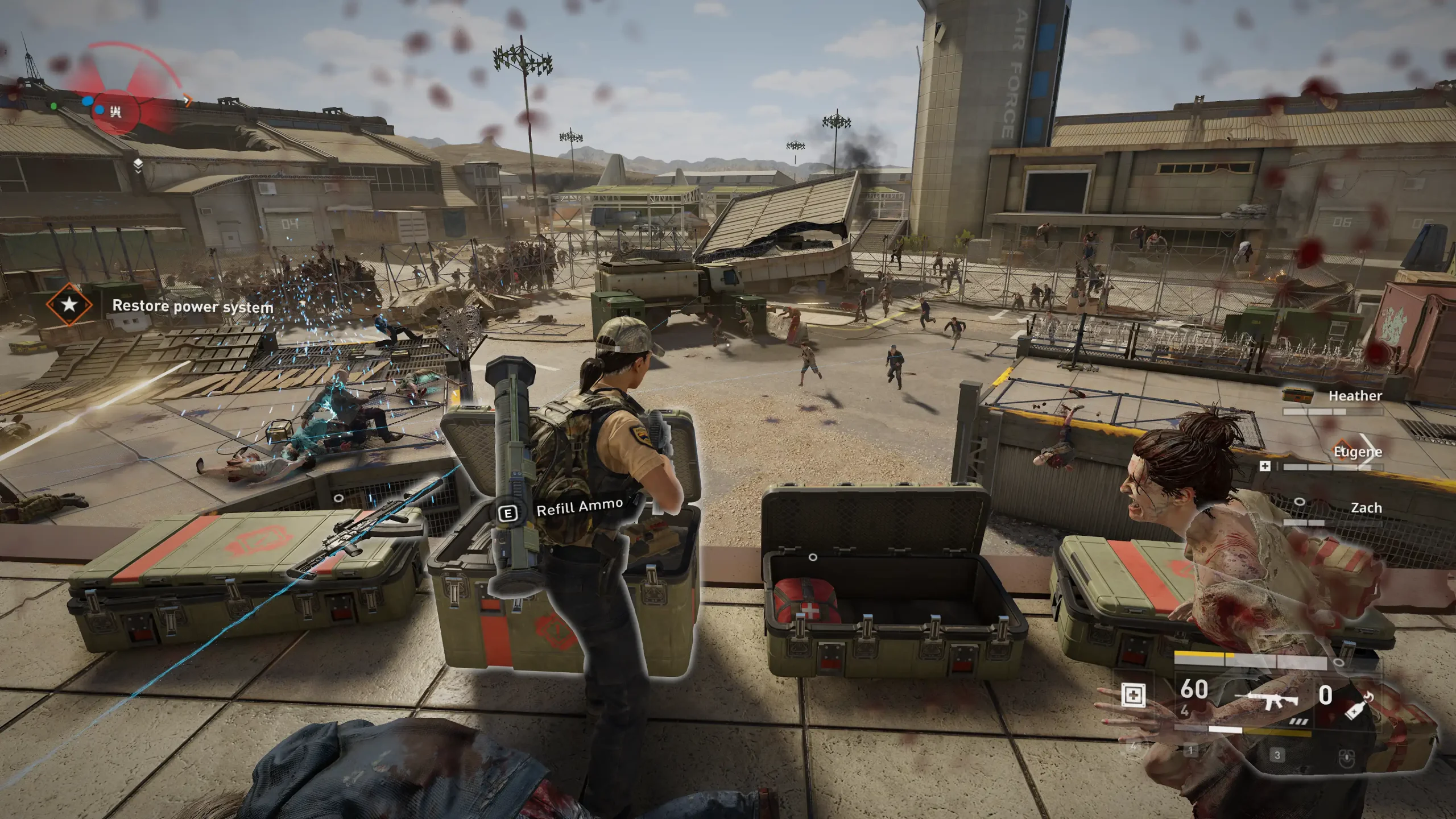Click the orange star objective badge
The width and height of the screenshot is (1456, 819).
69,305
